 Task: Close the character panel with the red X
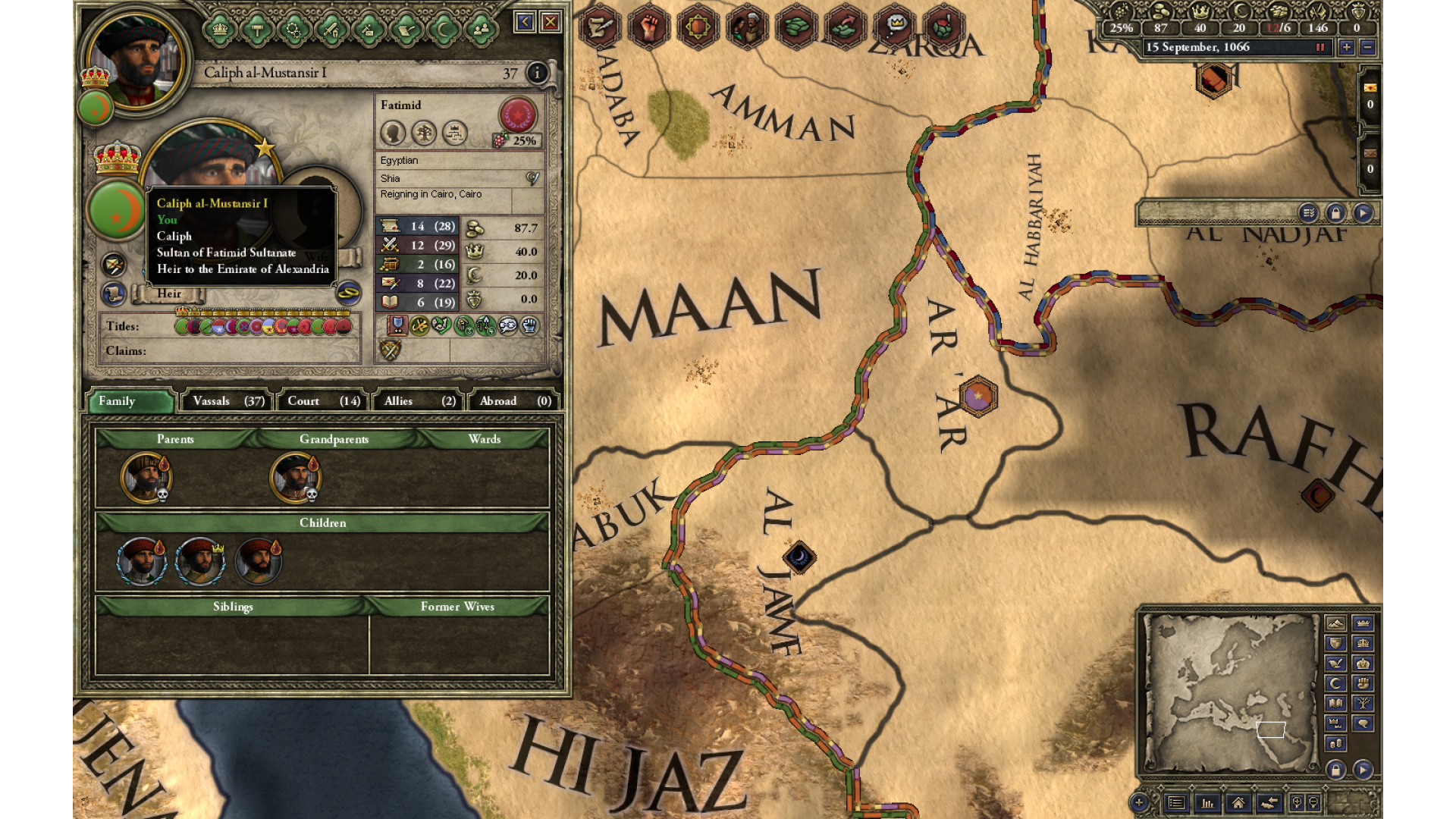pyautogui.click(x=551, y=22)
